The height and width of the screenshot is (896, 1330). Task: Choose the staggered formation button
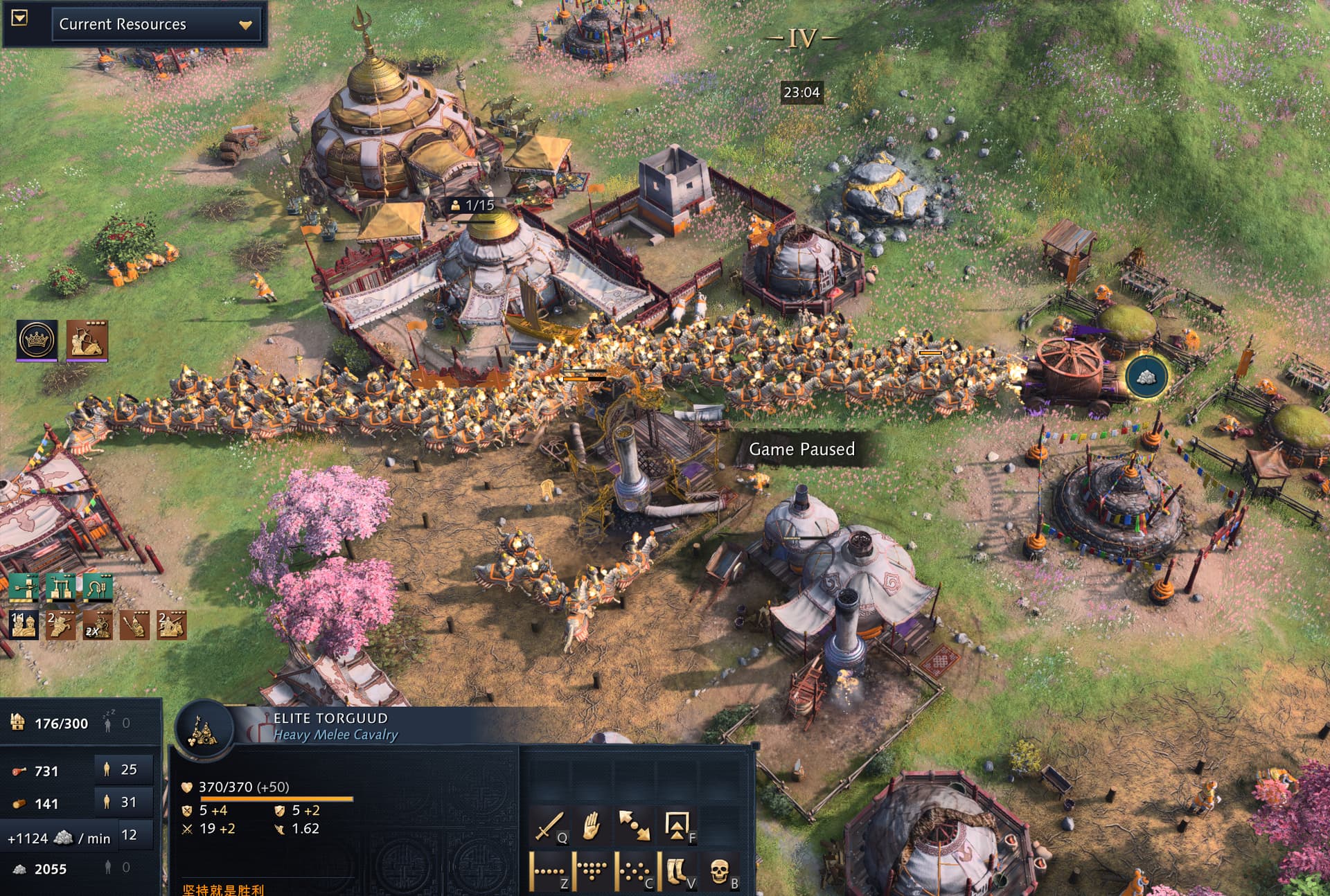point(635,870)
